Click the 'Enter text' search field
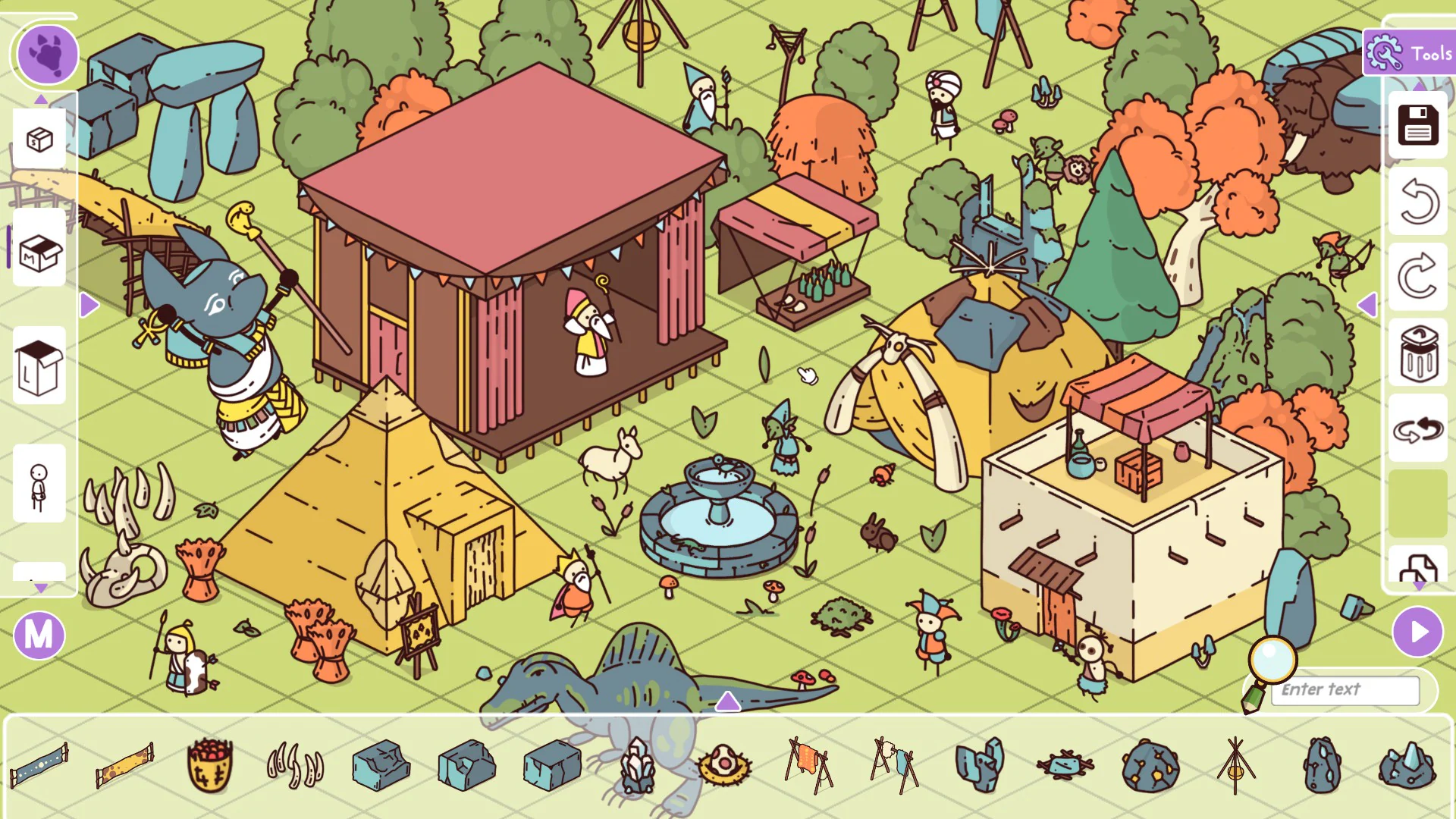The width and height of the screenshot is (1456, 819). tap(1346, 691)
